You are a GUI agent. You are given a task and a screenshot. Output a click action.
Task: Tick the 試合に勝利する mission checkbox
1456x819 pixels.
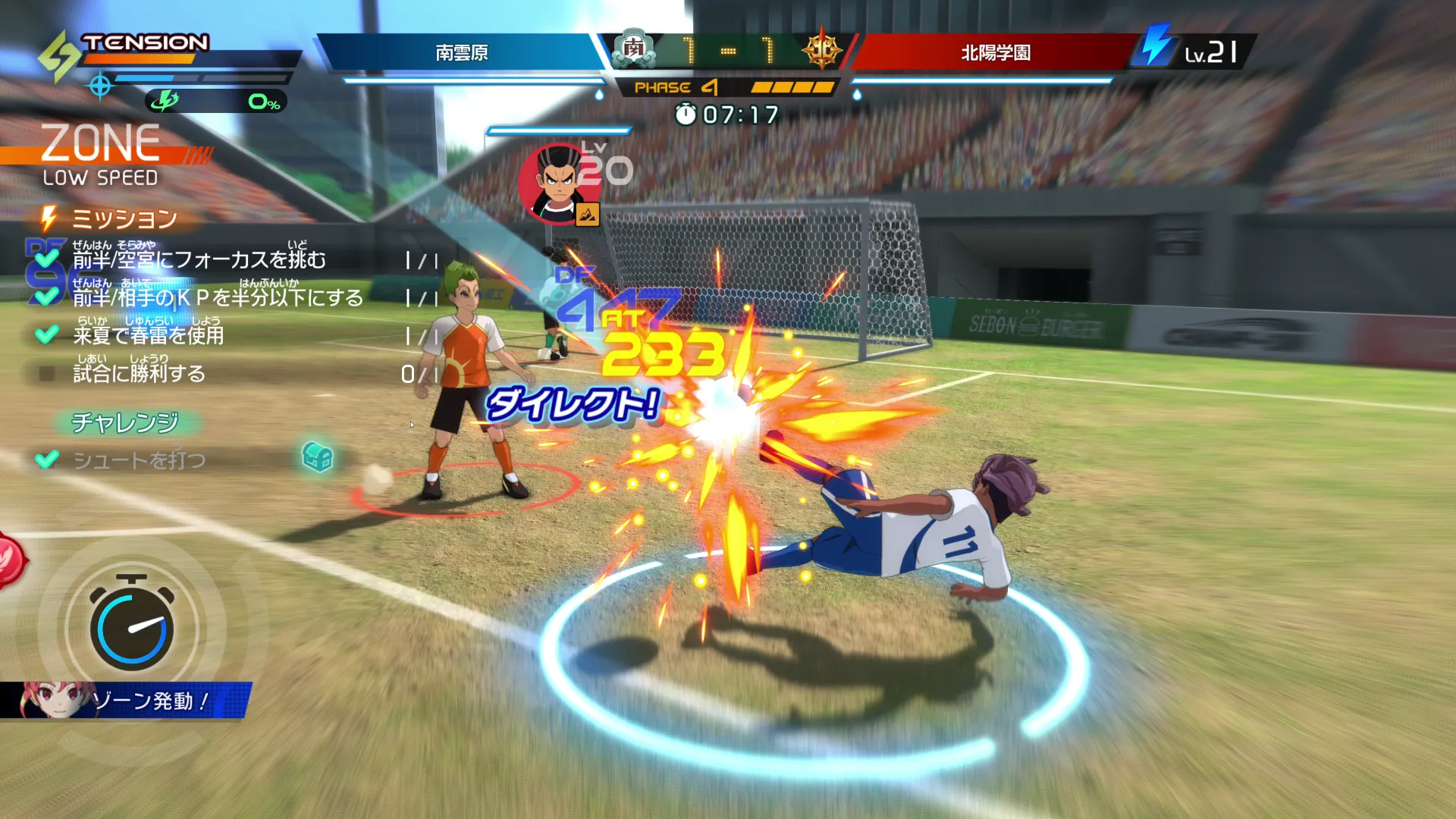click(46, 371)
